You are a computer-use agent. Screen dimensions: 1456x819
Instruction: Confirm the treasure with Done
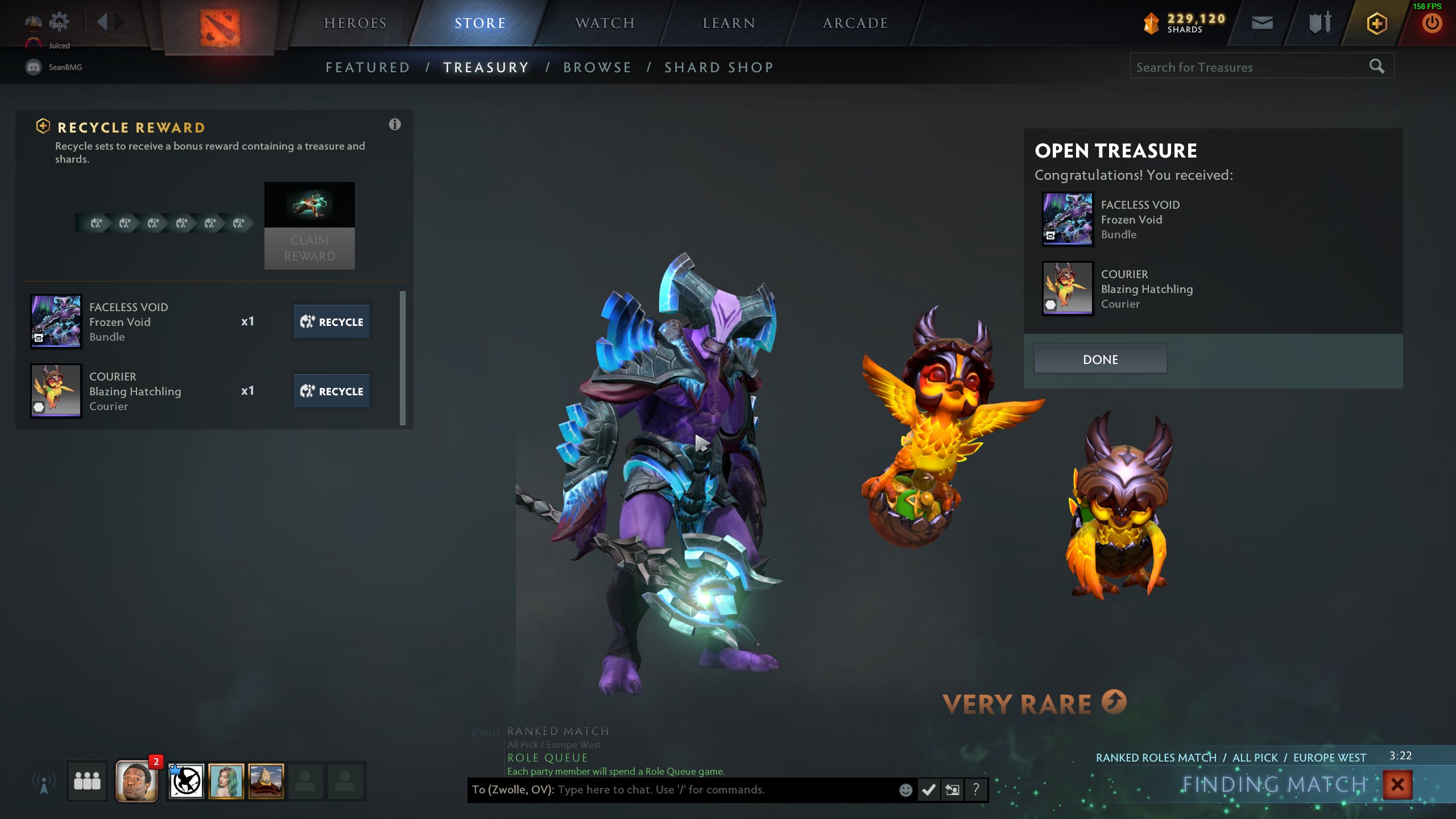[x=1100, y=359]
